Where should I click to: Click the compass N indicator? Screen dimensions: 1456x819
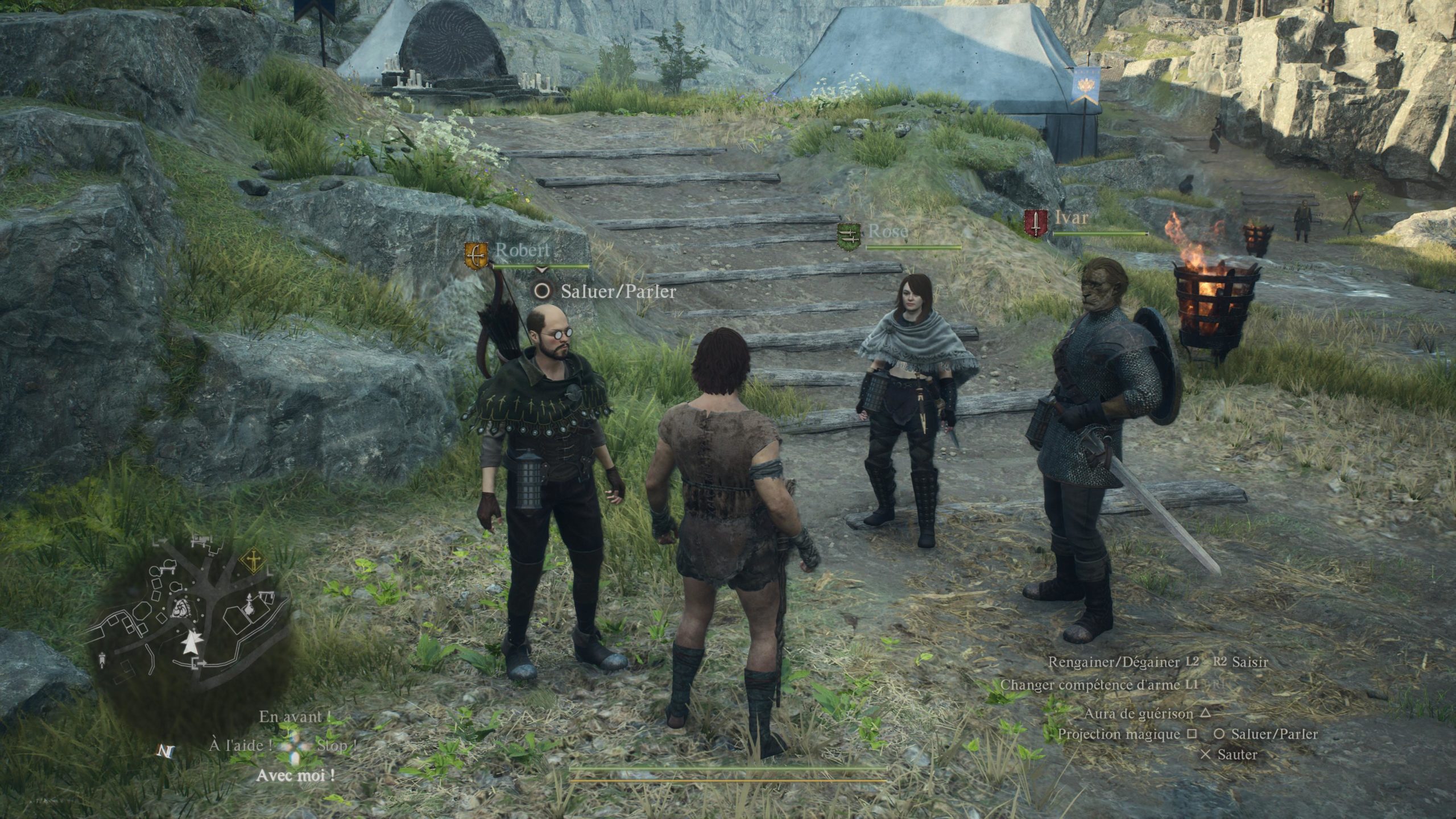coord(166,751)
